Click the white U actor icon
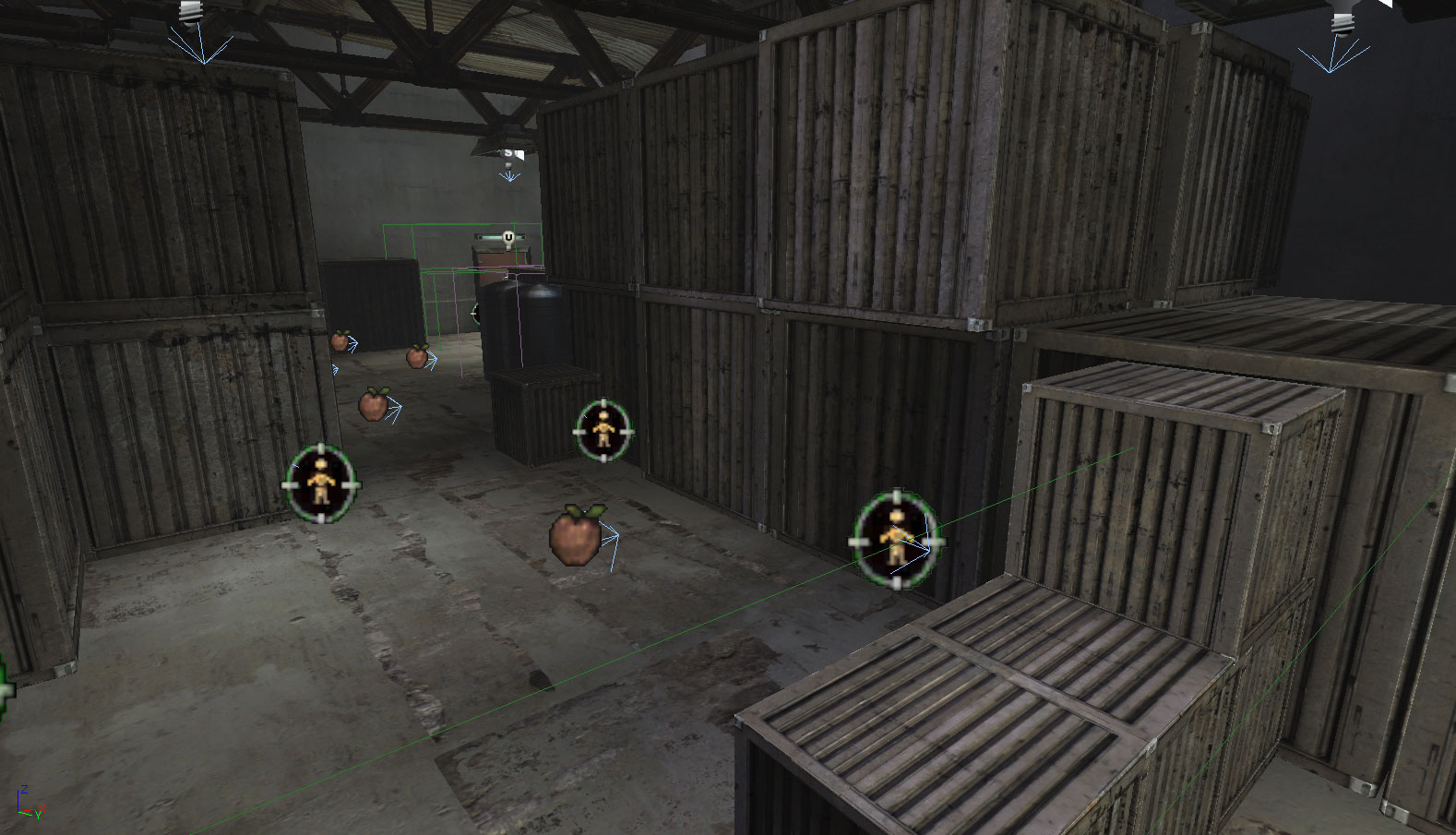Screen dimensions: 1456x835 click(507, 238)
